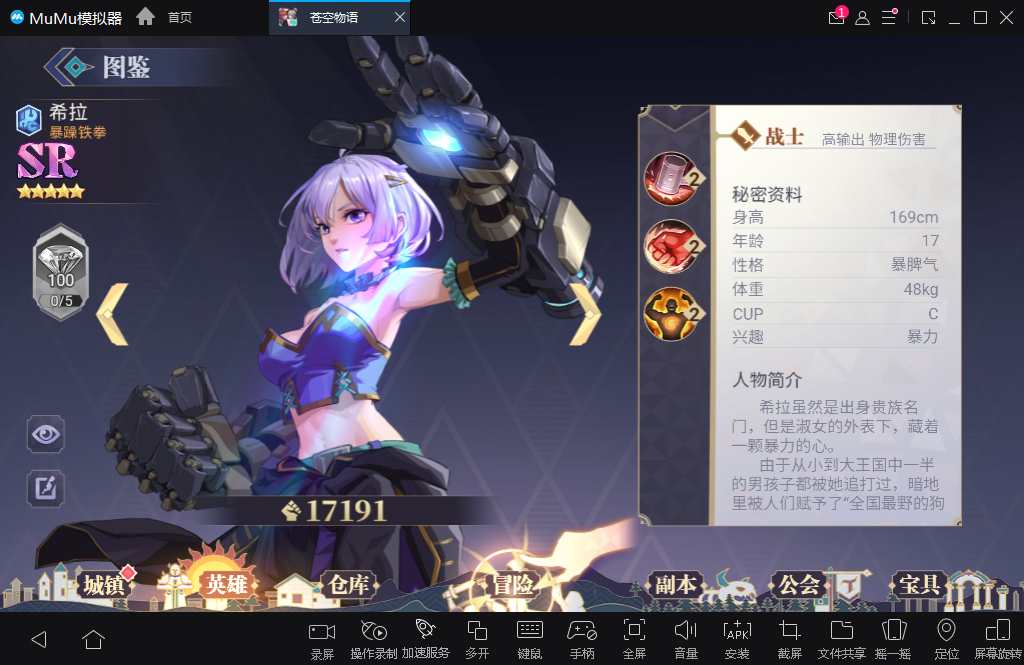Select the hammer skill icon
This screenshot has height=665, width=1024.
click(x=670, y=177)
